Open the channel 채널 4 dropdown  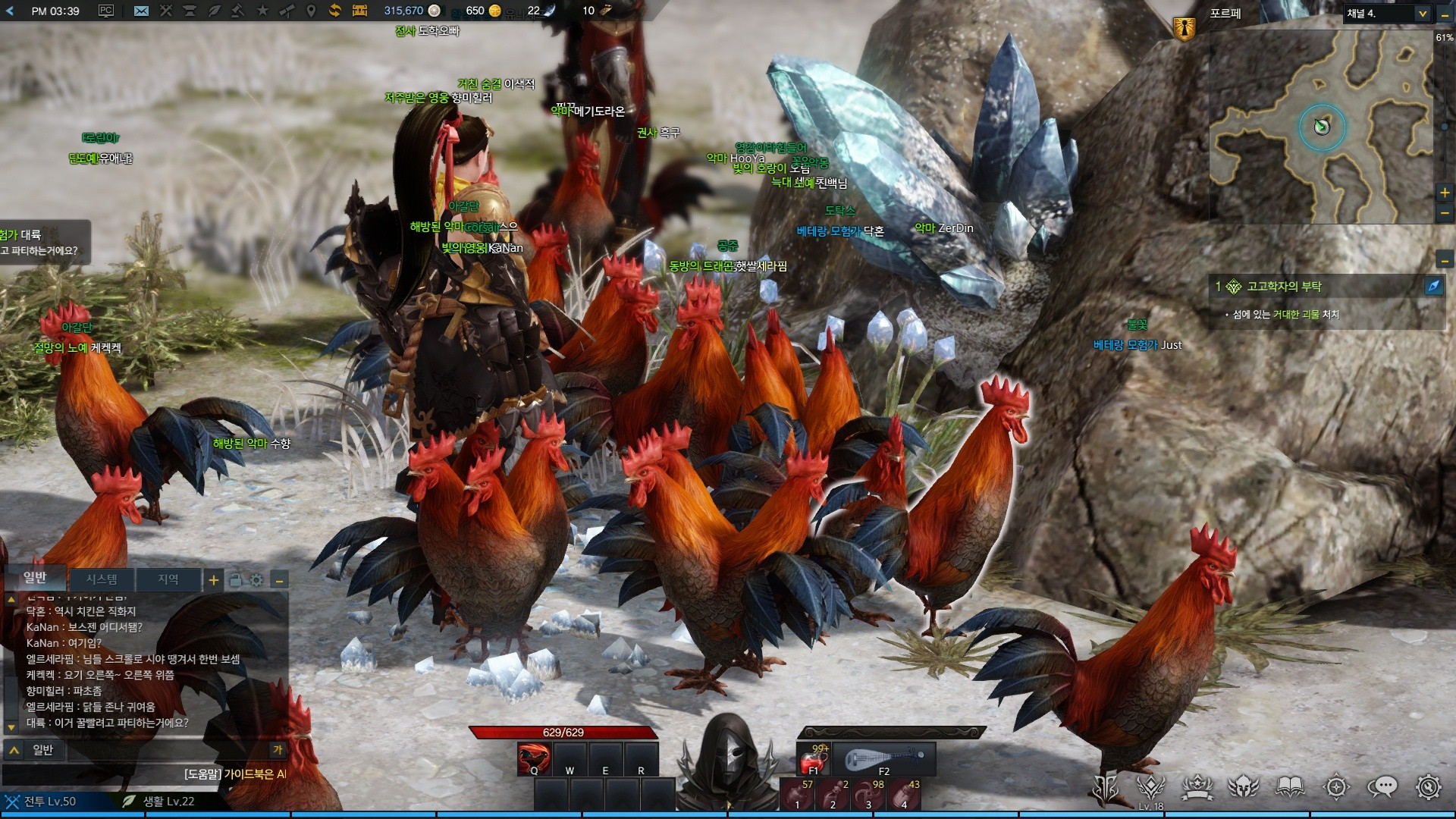coord(1388,14)
